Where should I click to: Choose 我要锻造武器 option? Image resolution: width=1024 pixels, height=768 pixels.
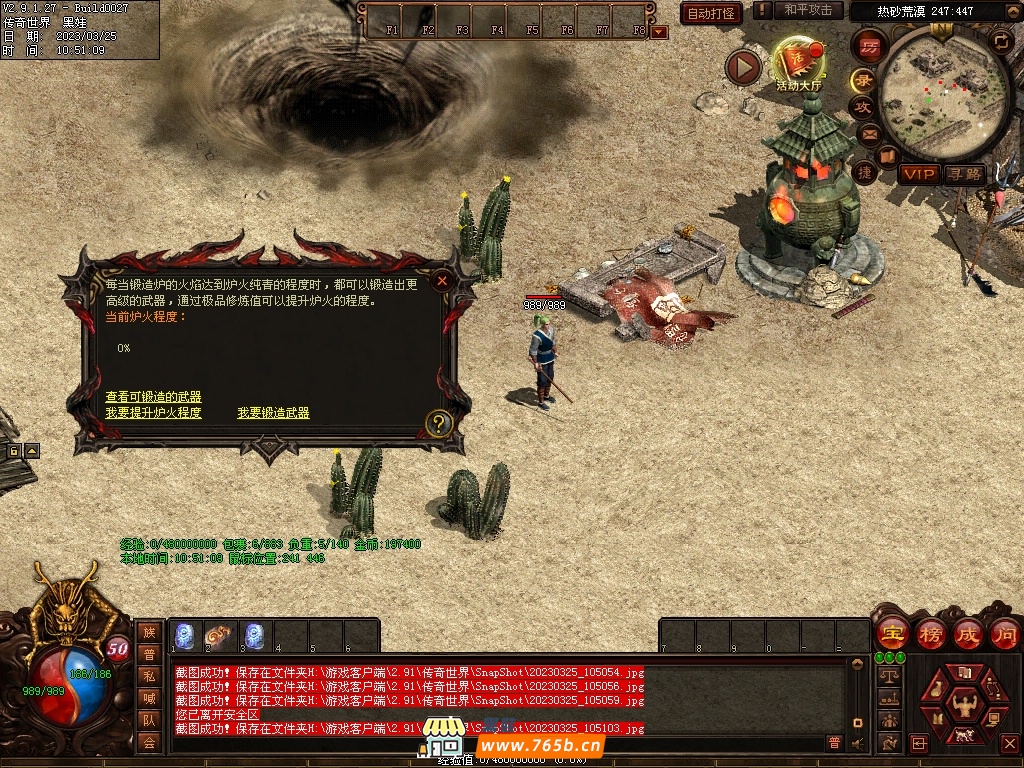pos(273,413)
